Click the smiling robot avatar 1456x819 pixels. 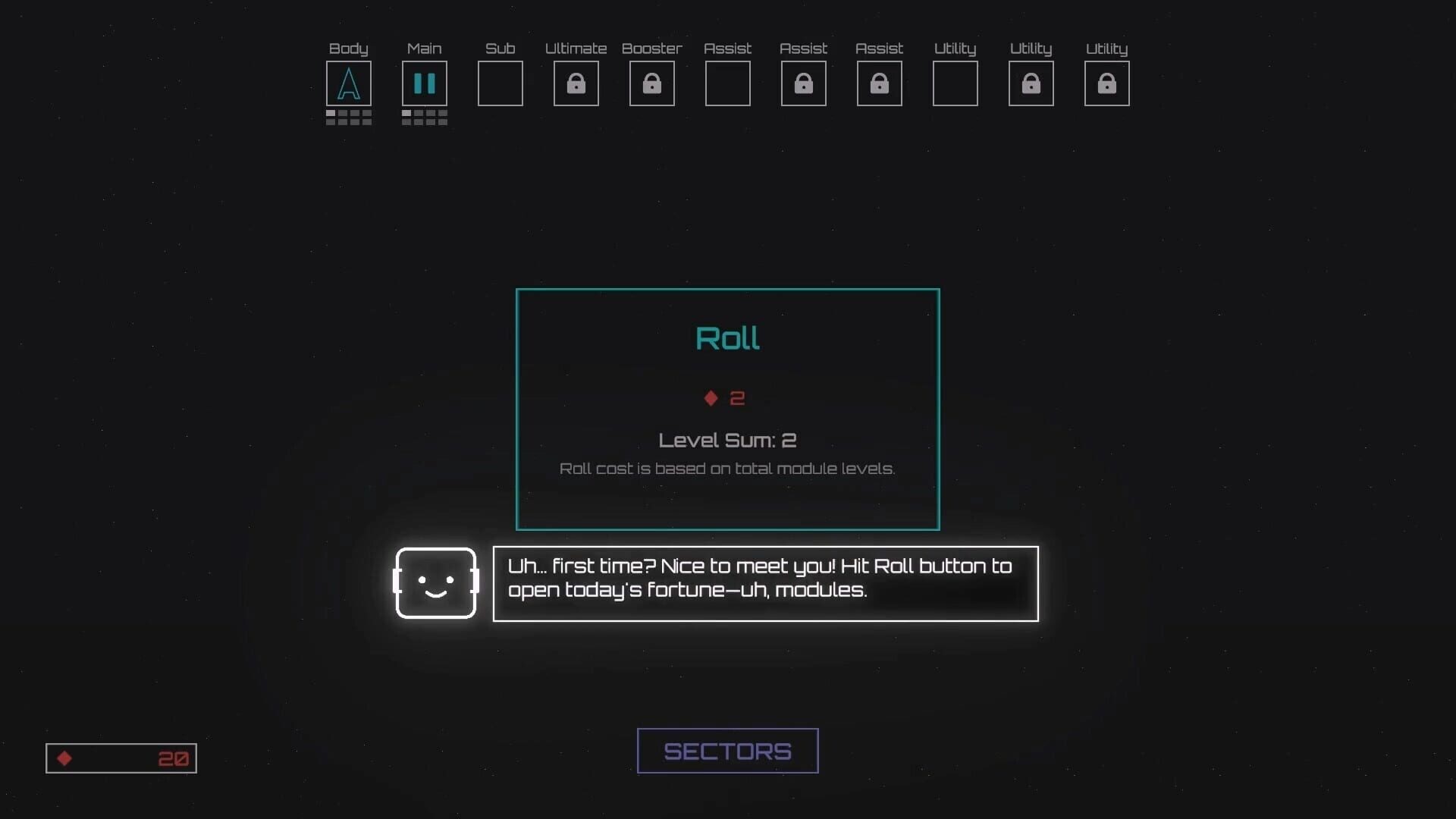[437, 584]
